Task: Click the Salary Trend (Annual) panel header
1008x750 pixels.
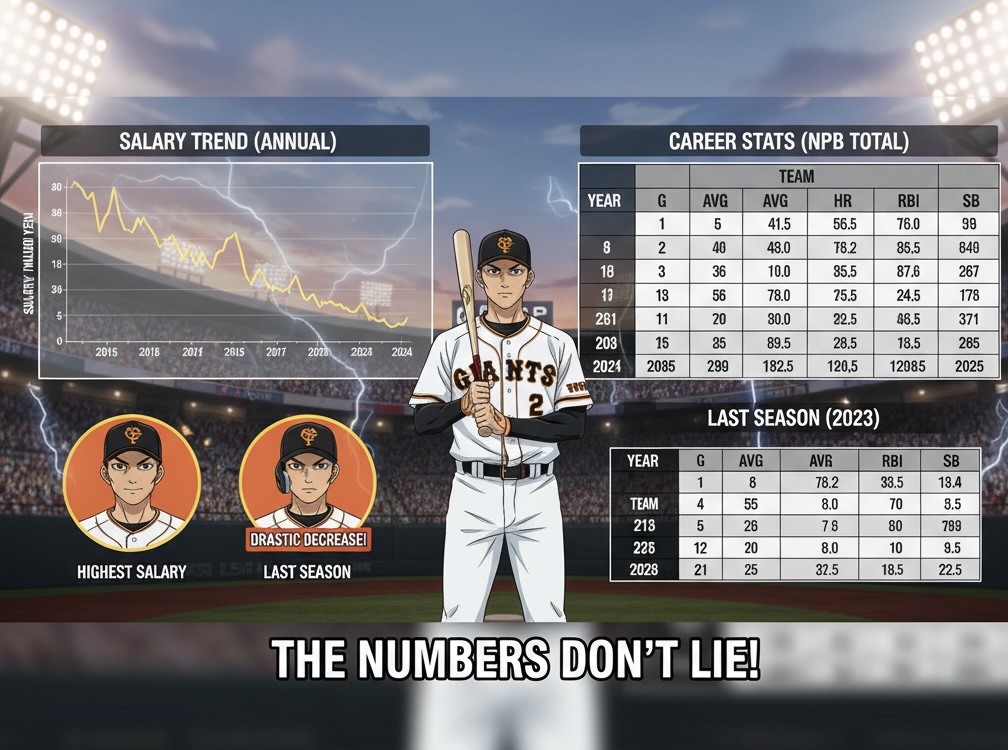Action: [235, 141]
